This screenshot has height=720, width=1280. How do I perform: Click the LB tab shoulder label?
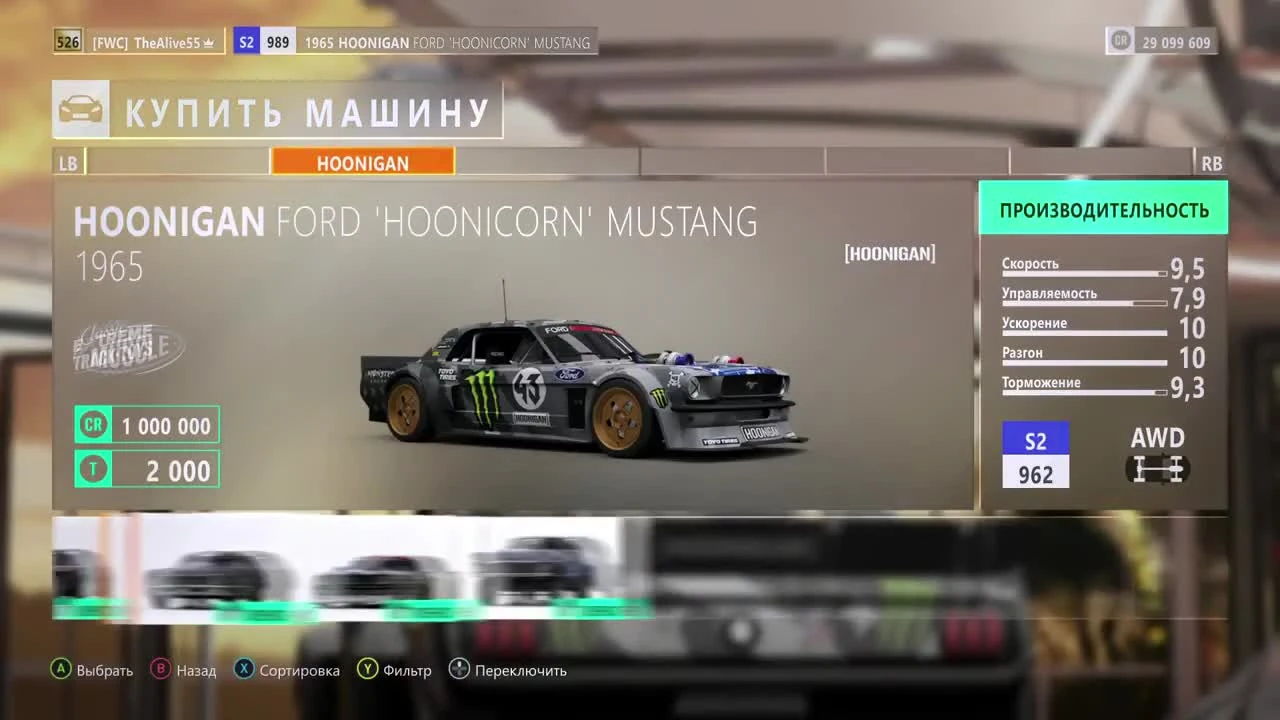[x=67, y=162]
